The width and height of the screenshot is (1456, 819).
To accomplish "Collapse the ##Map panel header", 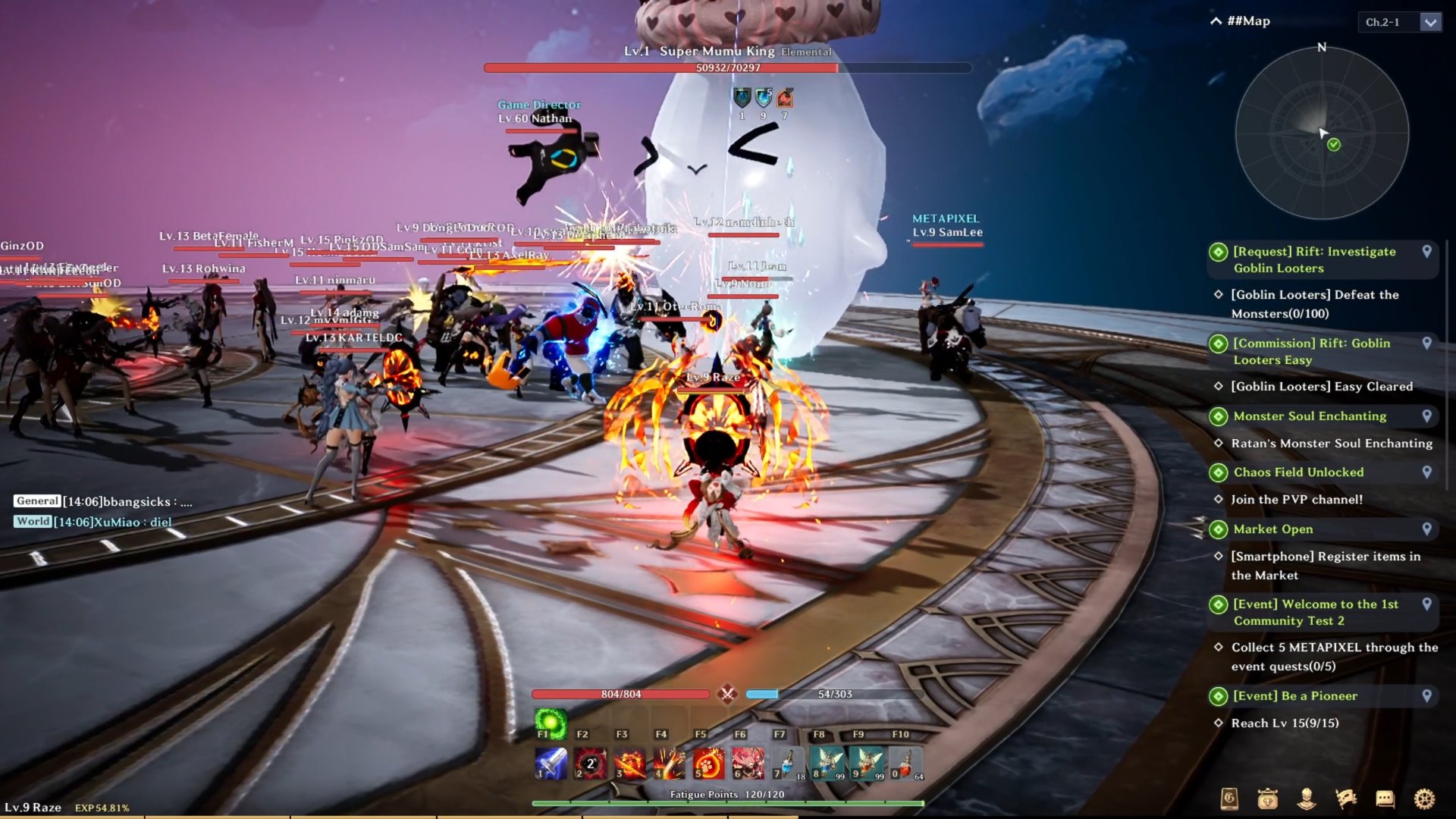I will click(1216, 21).
